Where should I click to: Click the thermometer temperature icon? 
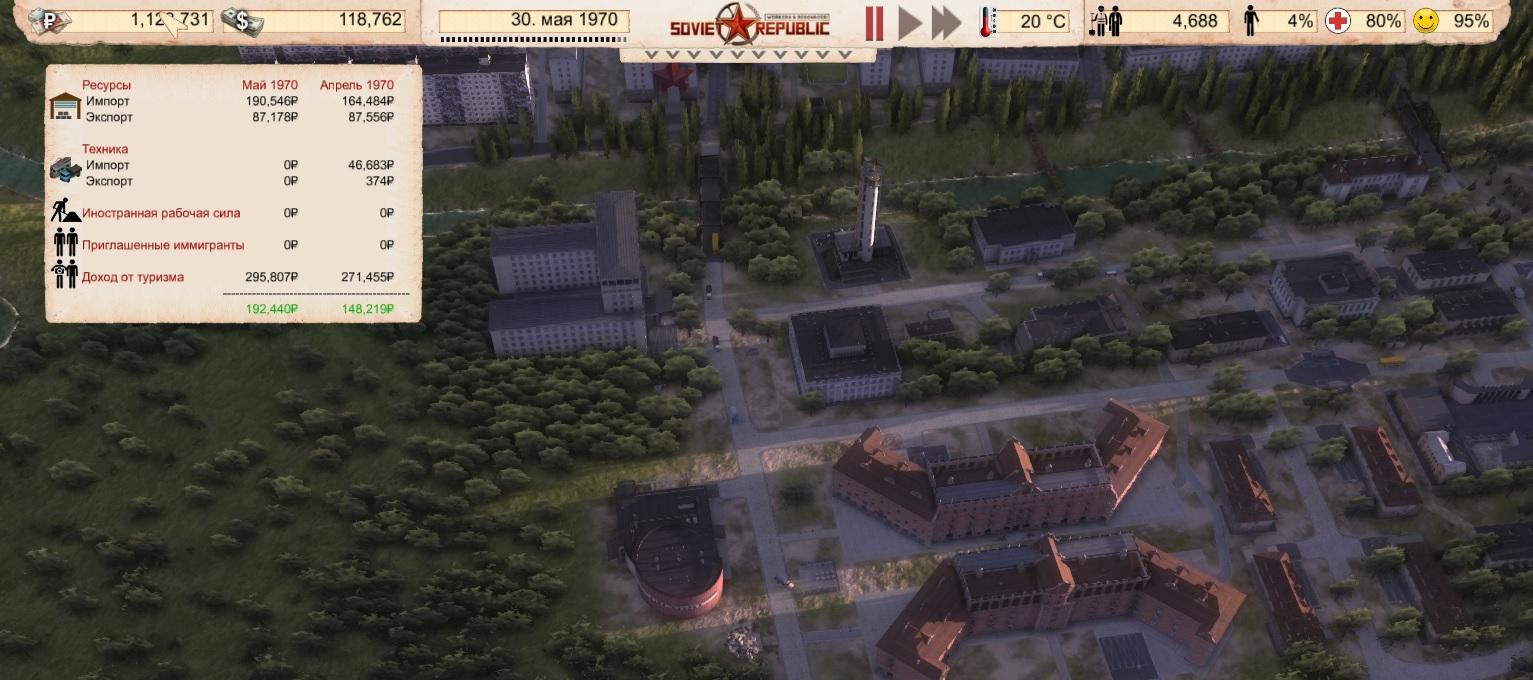(985, 21)
